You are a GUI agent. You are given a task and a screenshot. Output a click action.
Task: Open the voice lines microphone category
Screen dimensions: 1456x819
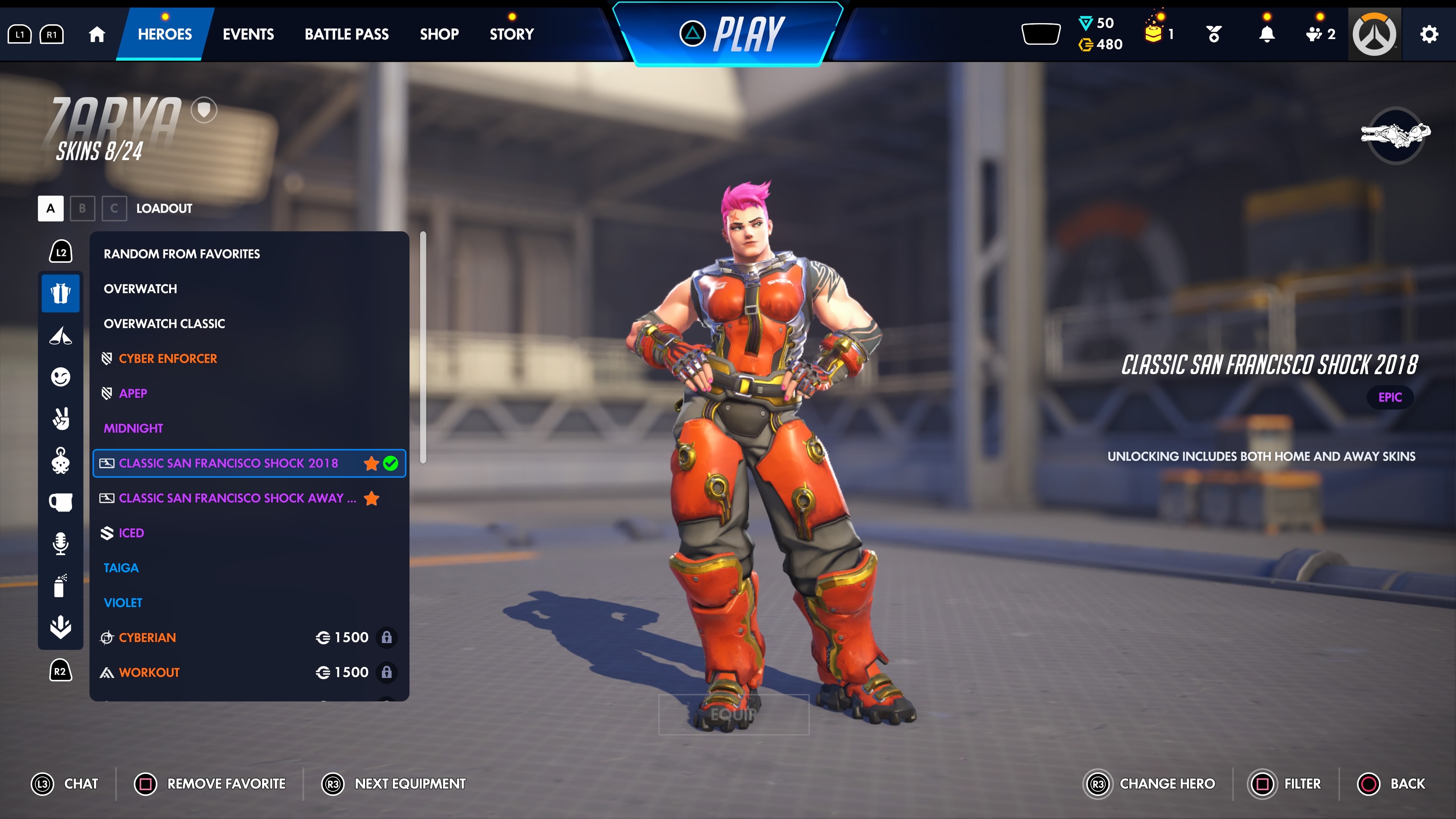[x=61, y=543]
